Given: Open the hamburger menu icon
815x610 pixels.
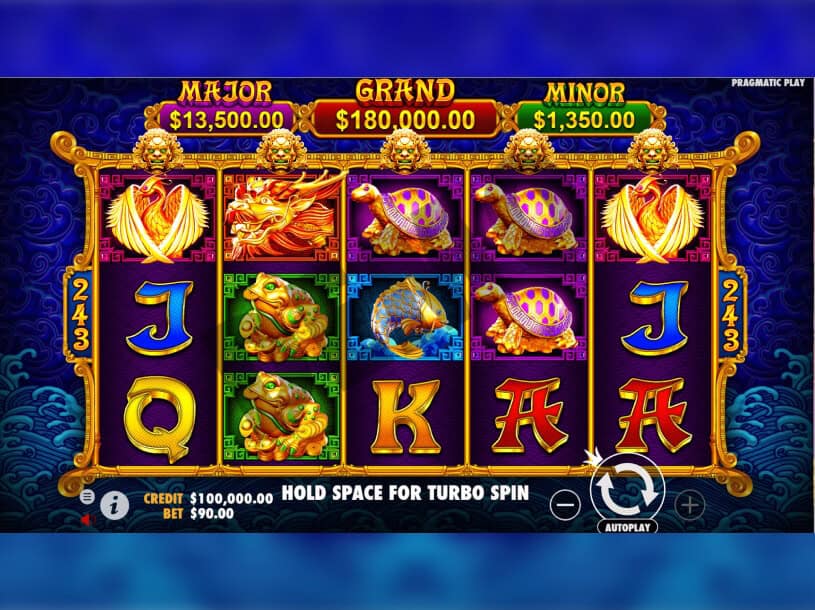Looking at the screenshot, I should pyautogui.click(x=87, y=496).
